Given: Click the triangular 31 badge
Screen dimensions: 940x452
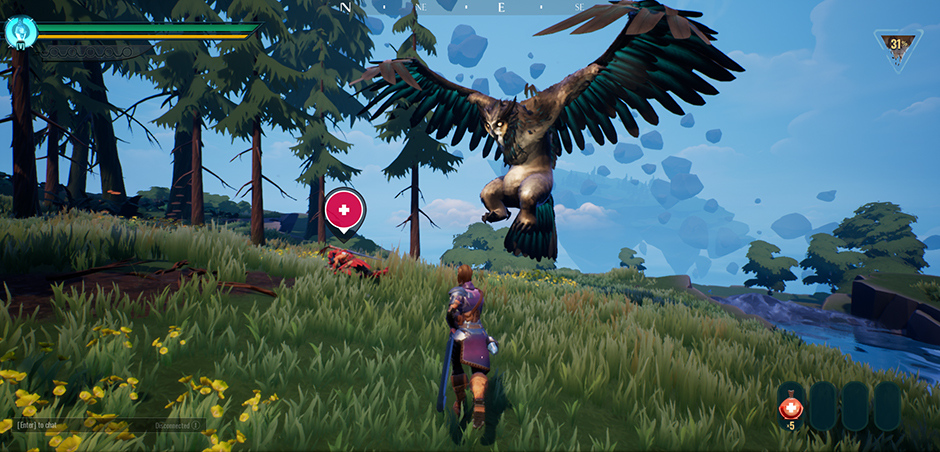Looking at the screenshot, I should 897,47.
